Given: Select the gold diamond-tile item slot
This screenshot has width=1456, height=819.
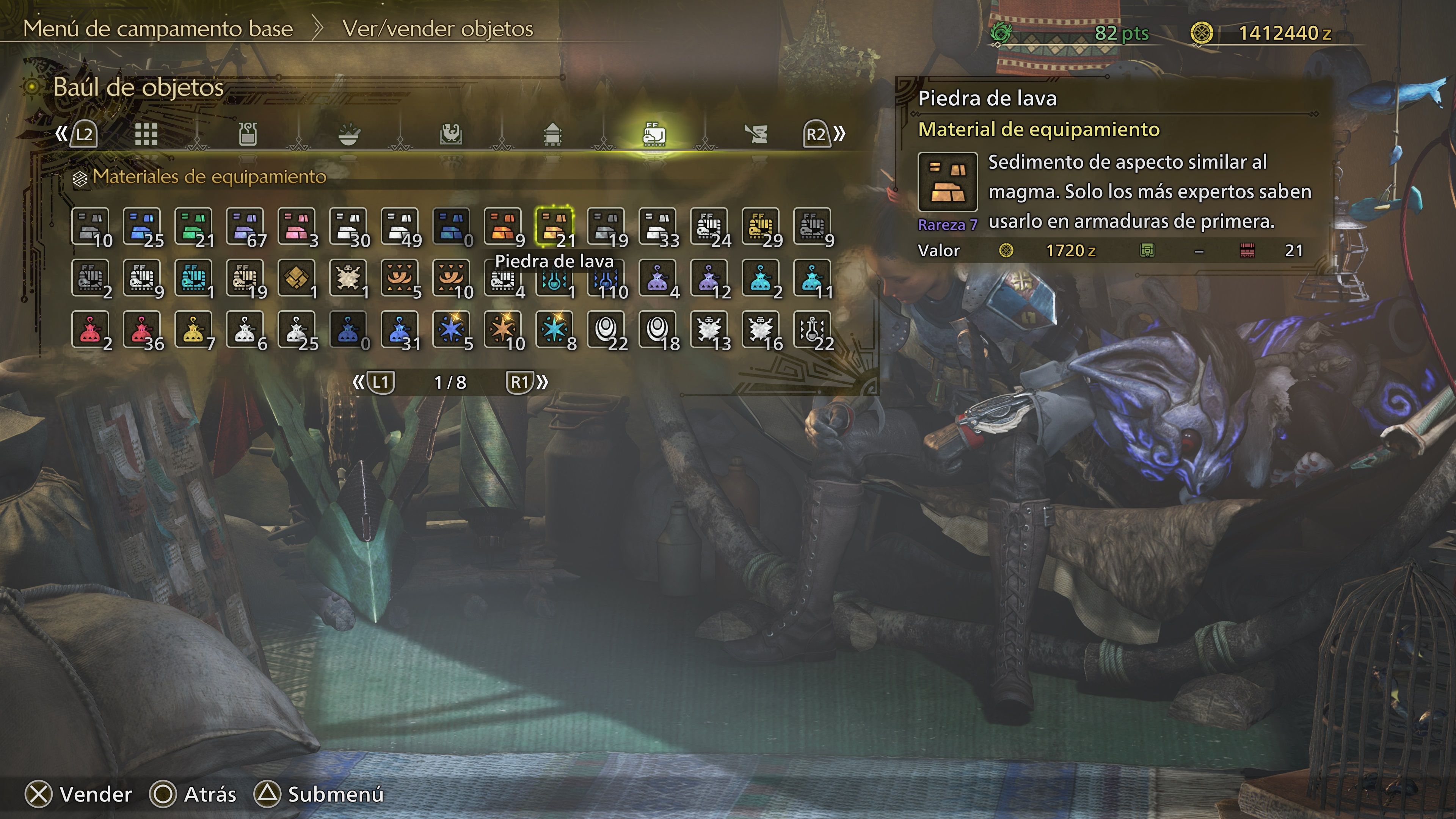Looking at the screenshot, I should [297, 278].
